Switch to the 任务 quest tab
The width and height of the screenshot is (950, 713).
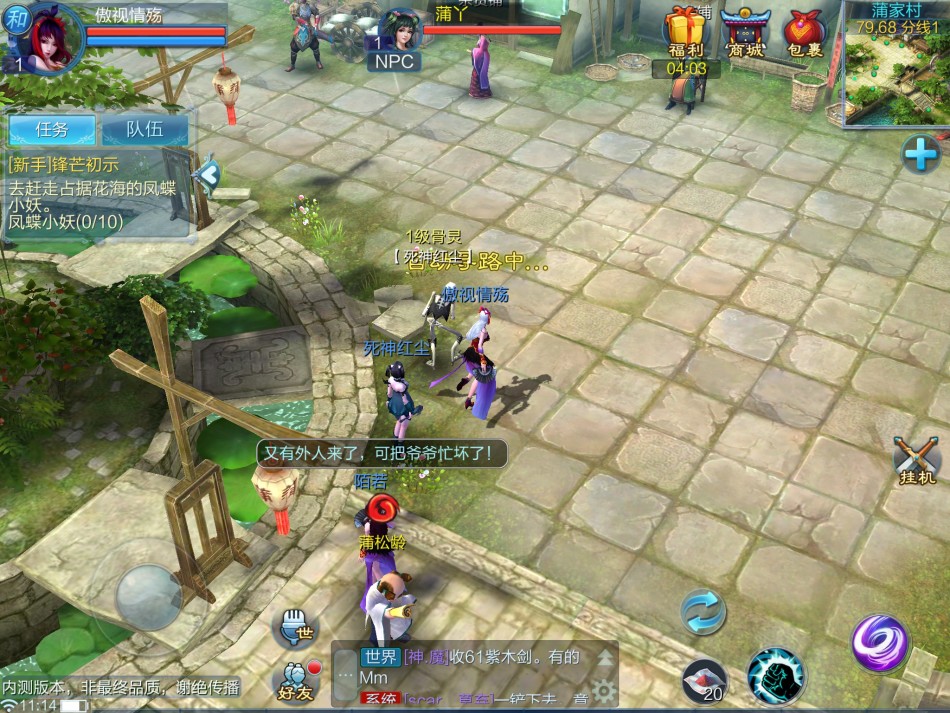point(52,129)
